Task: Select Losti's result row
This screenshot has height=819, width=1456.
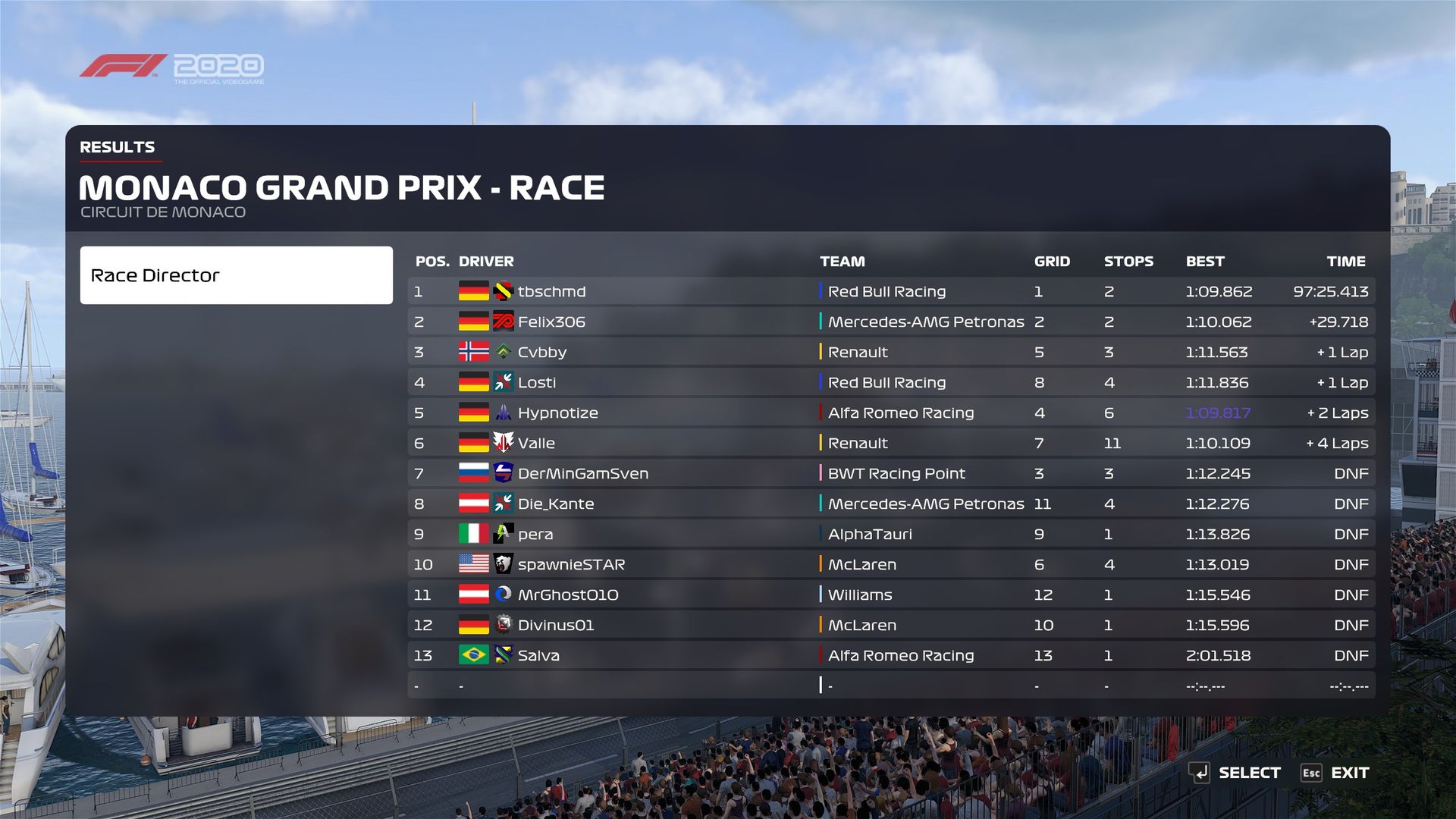Action: 891,382
